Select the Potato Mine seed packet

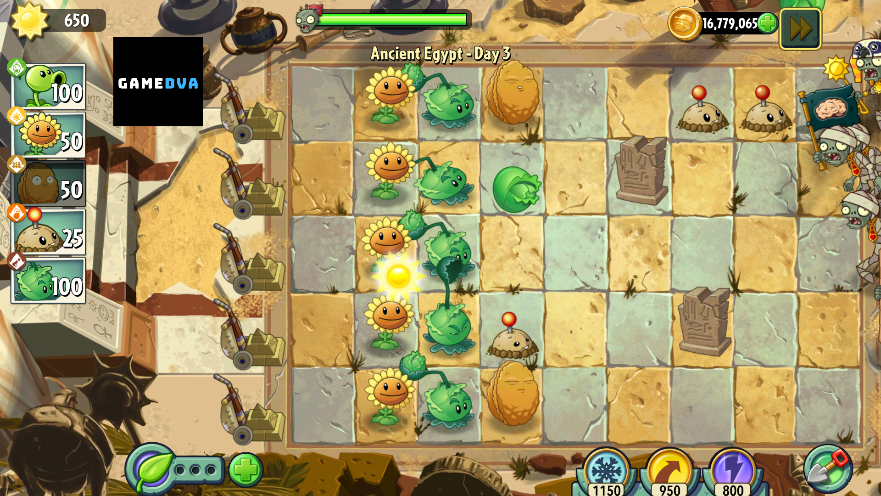point(48,231)
